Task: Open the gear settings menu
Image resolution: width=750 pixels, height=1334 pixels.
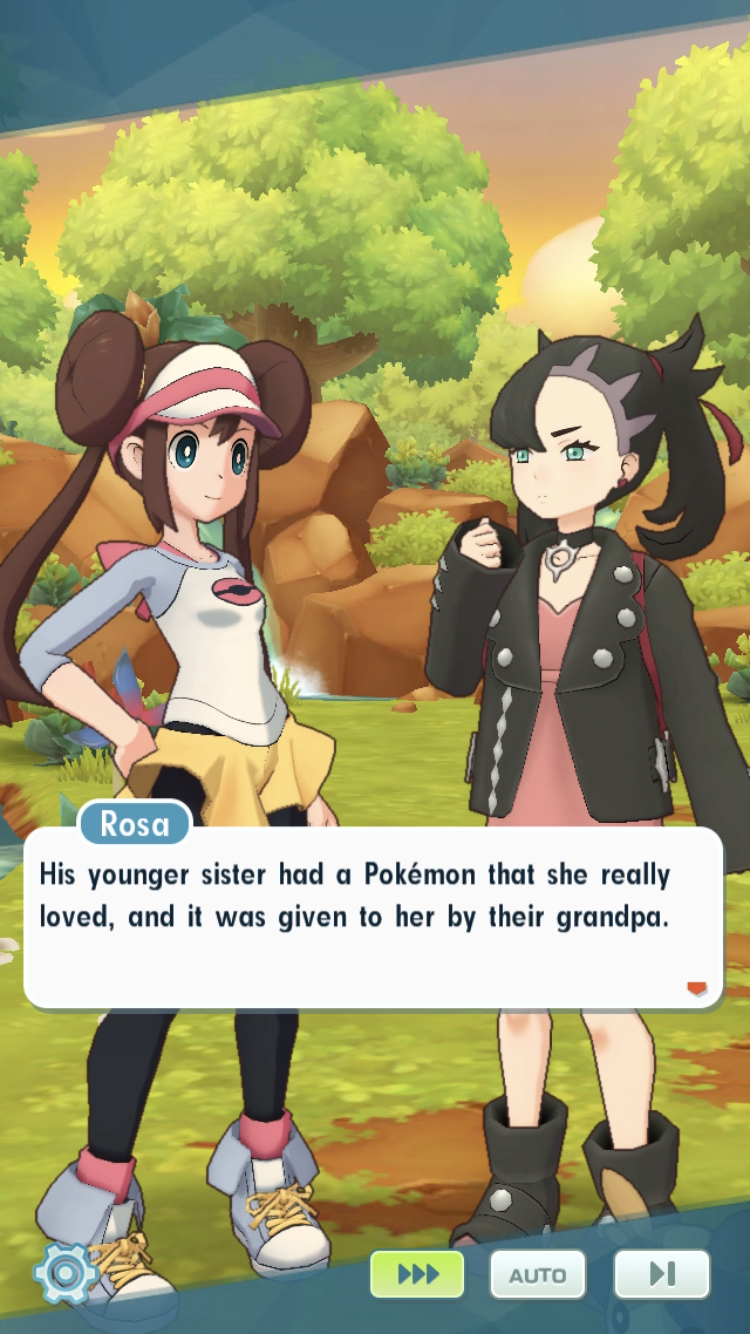Action: pyautogui.click(x=65, y=1273)
